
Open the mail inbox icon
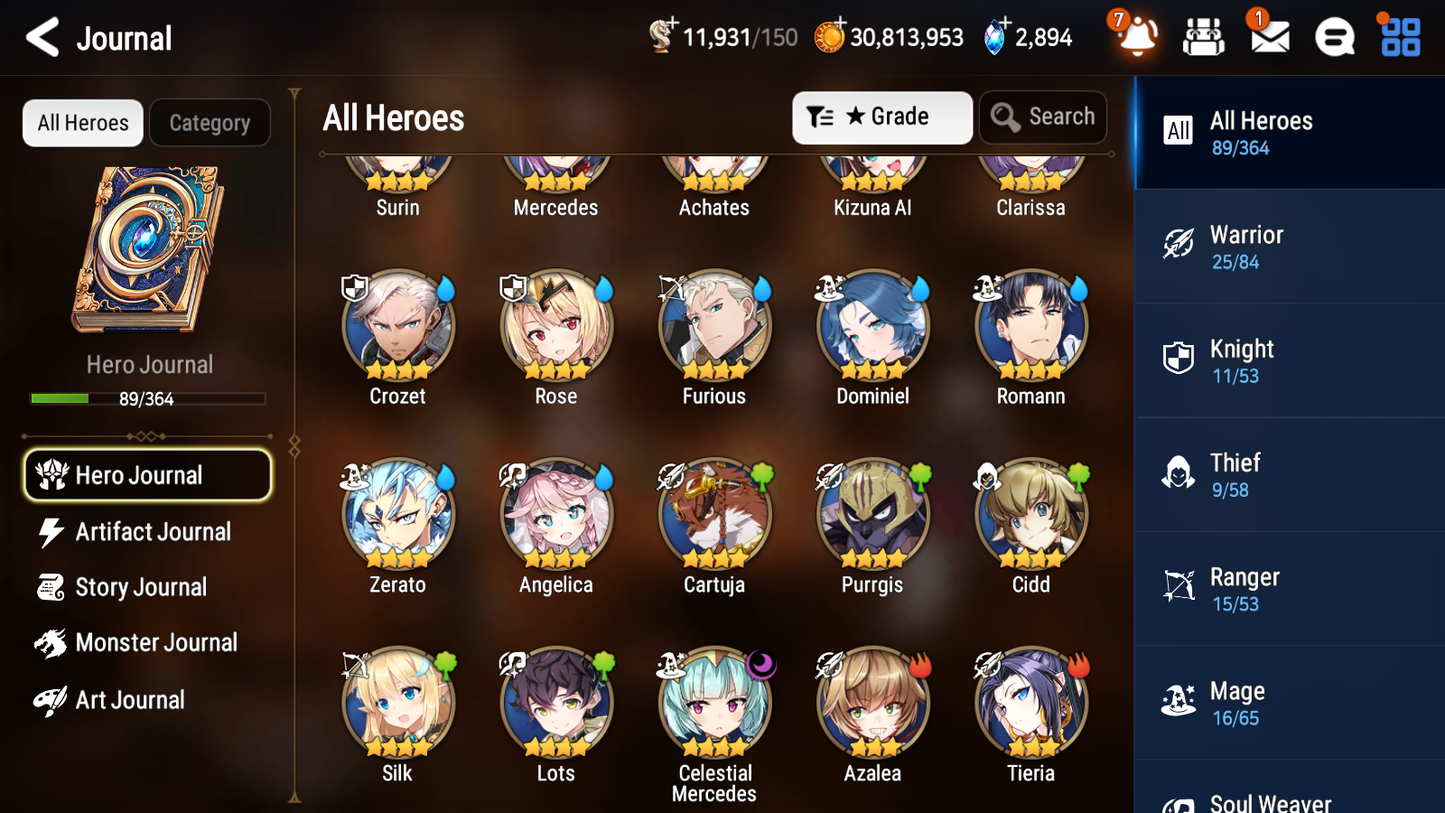[1269, 36]
